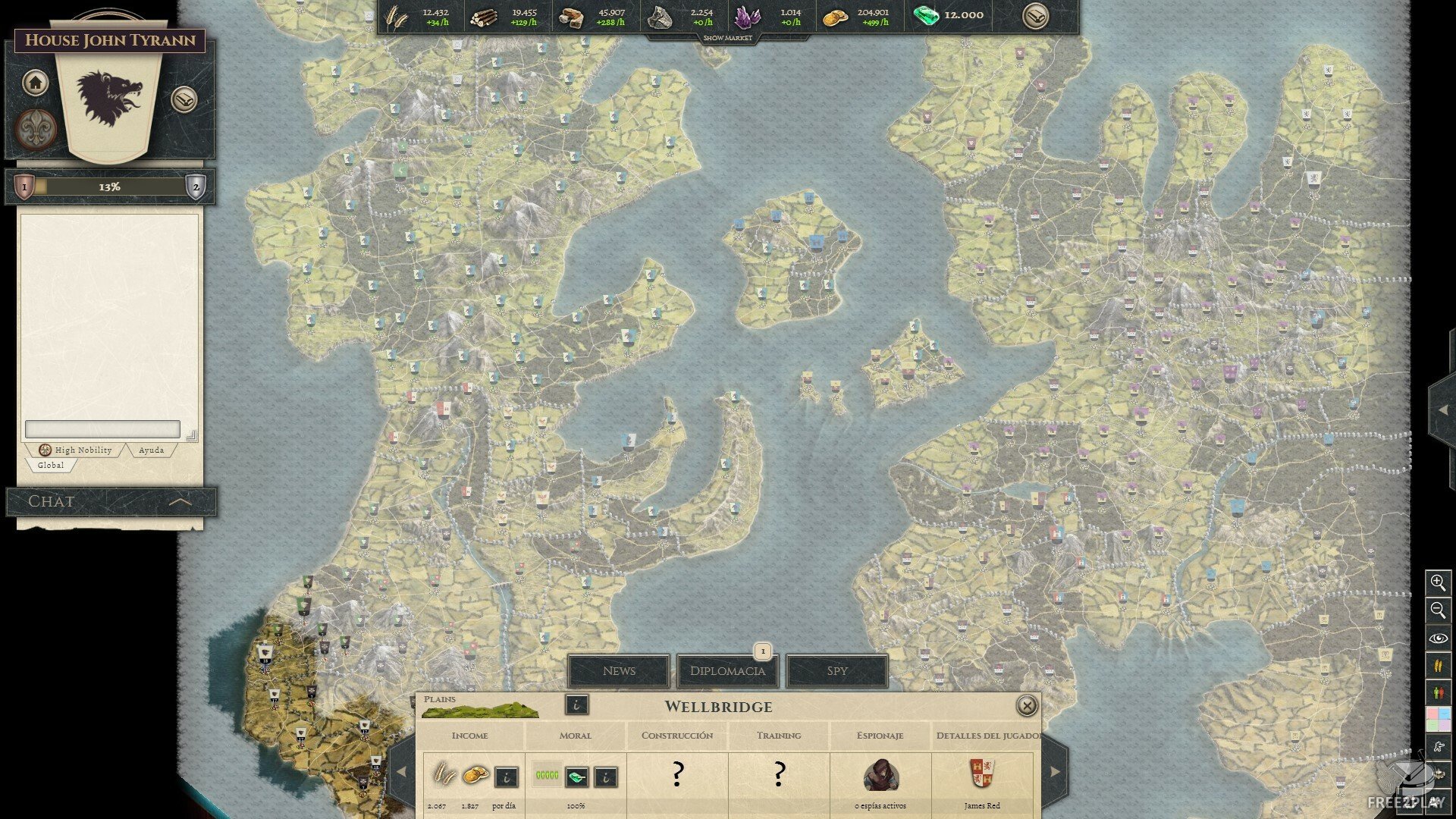Toggle the eye map visibility filter
Image resolution: width=1456 pixels, height=819 pixels.
point(1438,639)
